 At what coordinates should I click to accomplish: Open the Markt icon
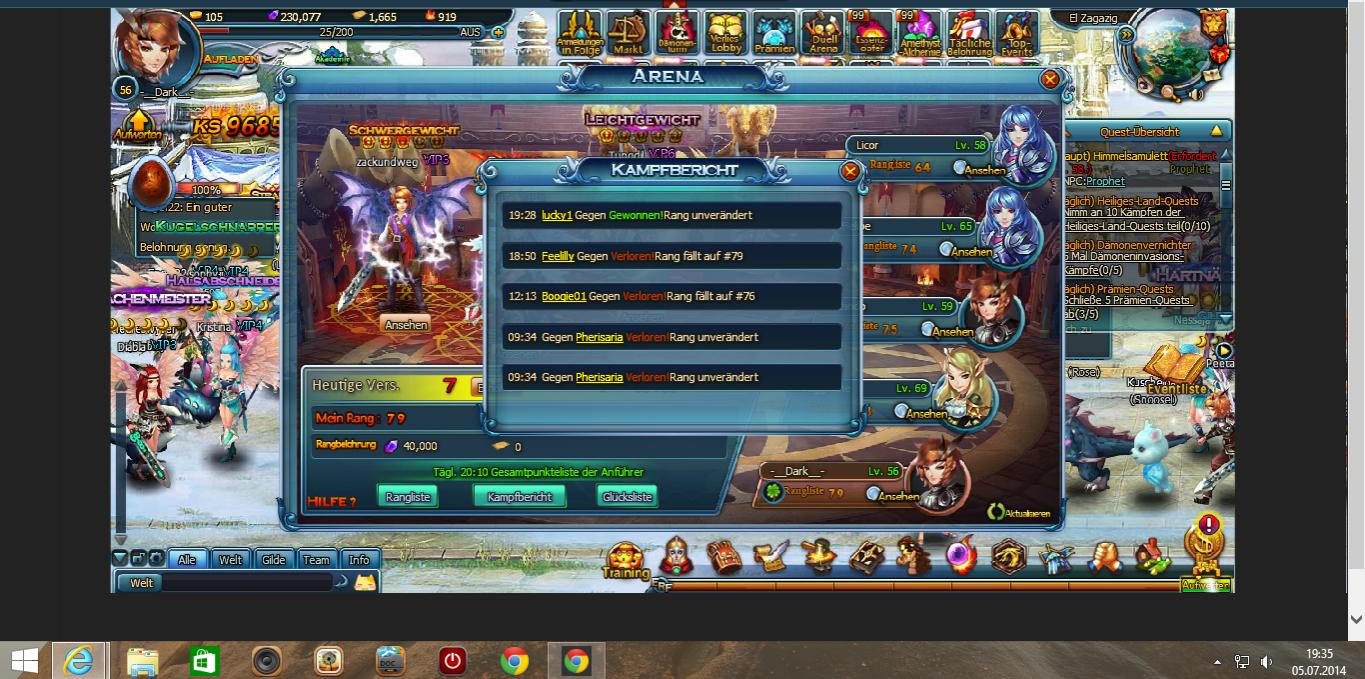[627, 34]
